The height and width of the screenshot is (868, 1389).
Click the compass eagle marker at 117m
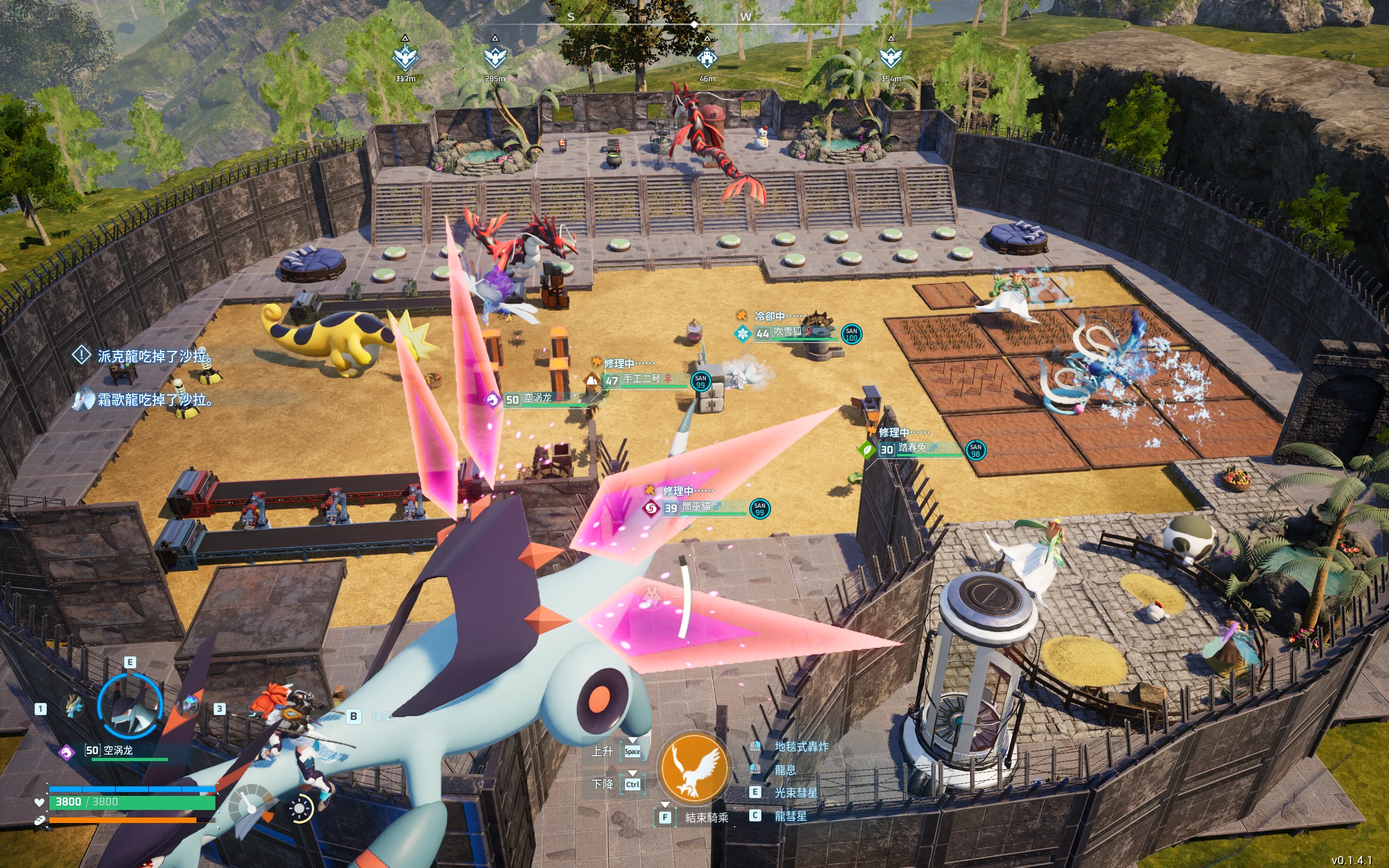[405, 58]
